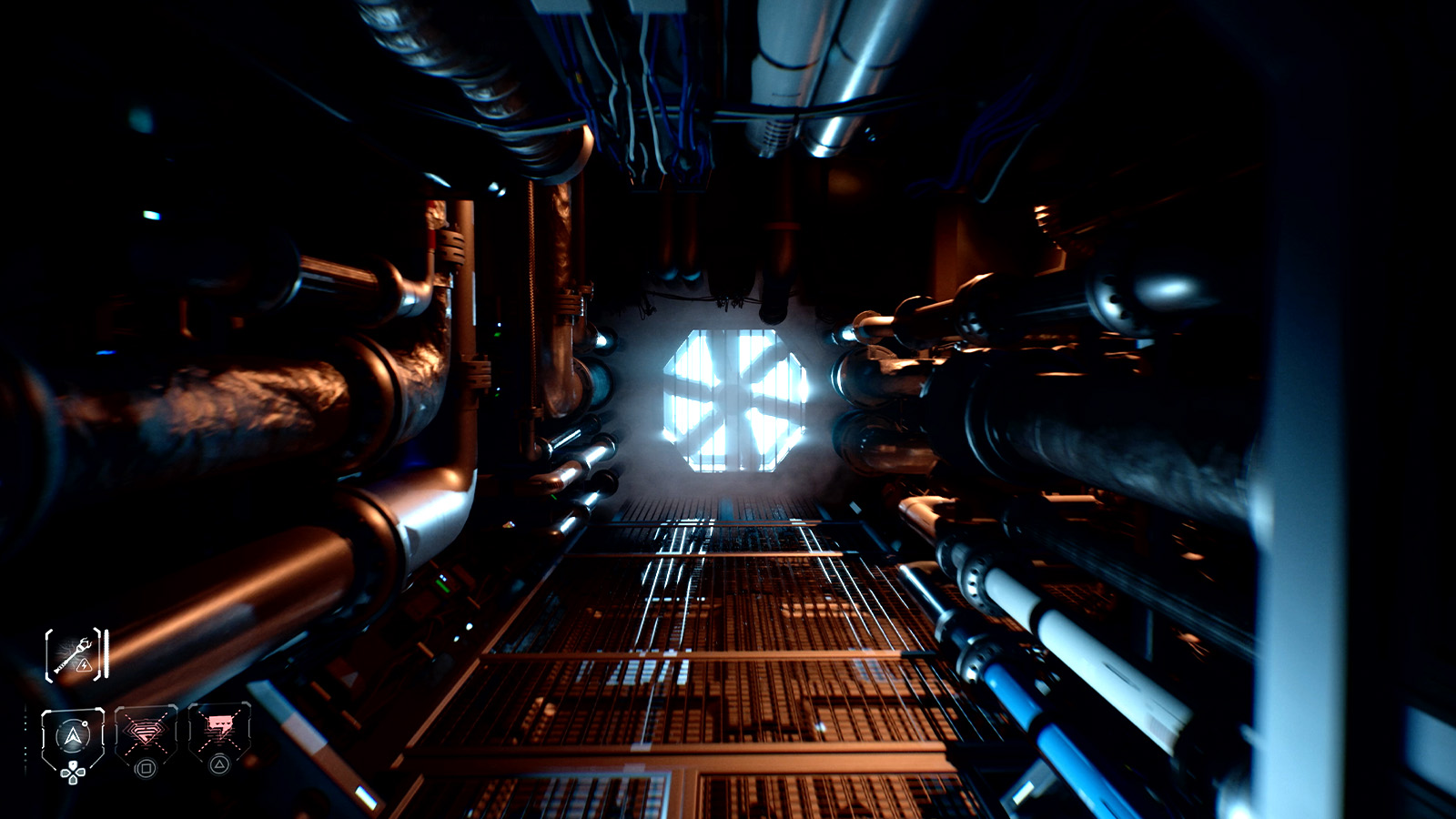Screen dimensions: 1456x819
Task: Click the shield marker above the D-pad prompt
Action: click(73, 764)
